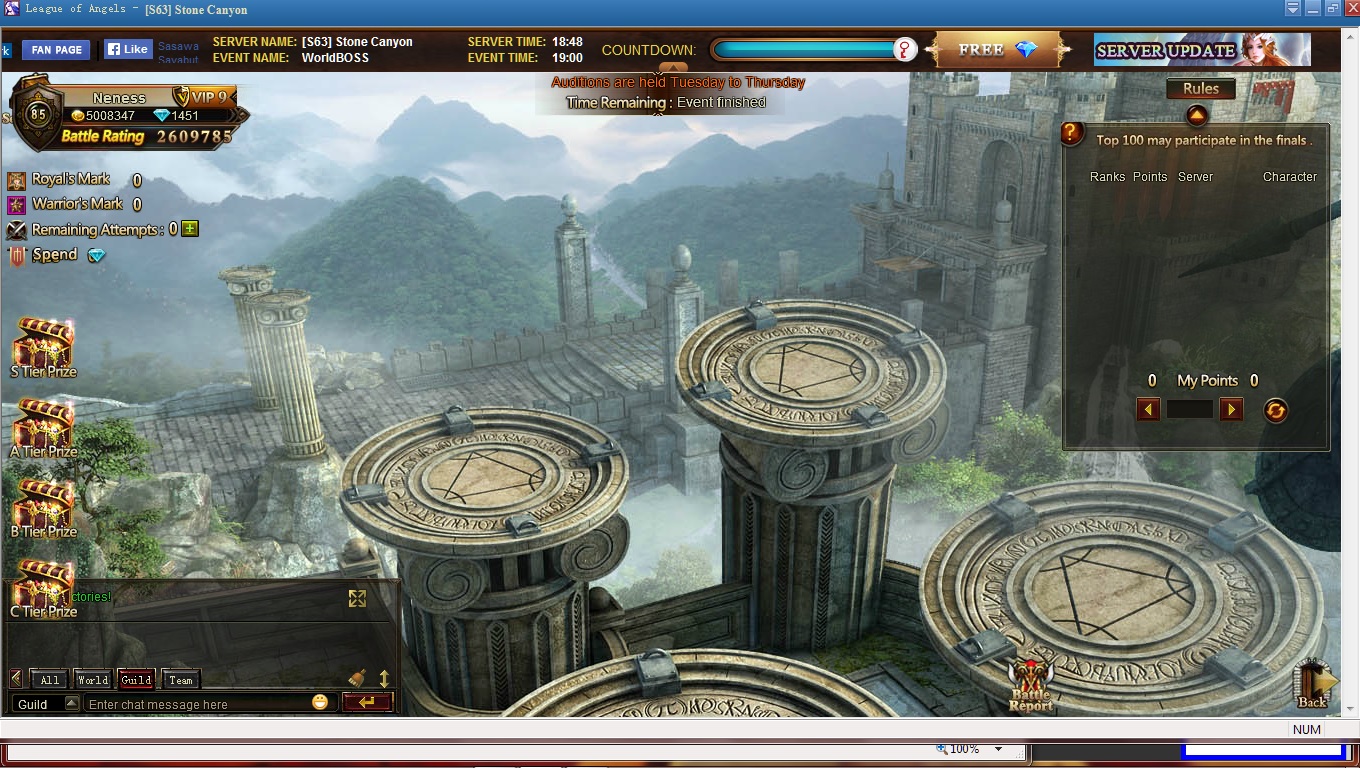Leave via the Back button
This screenshot has width=1360, height=768.
tap(1314, 684)
